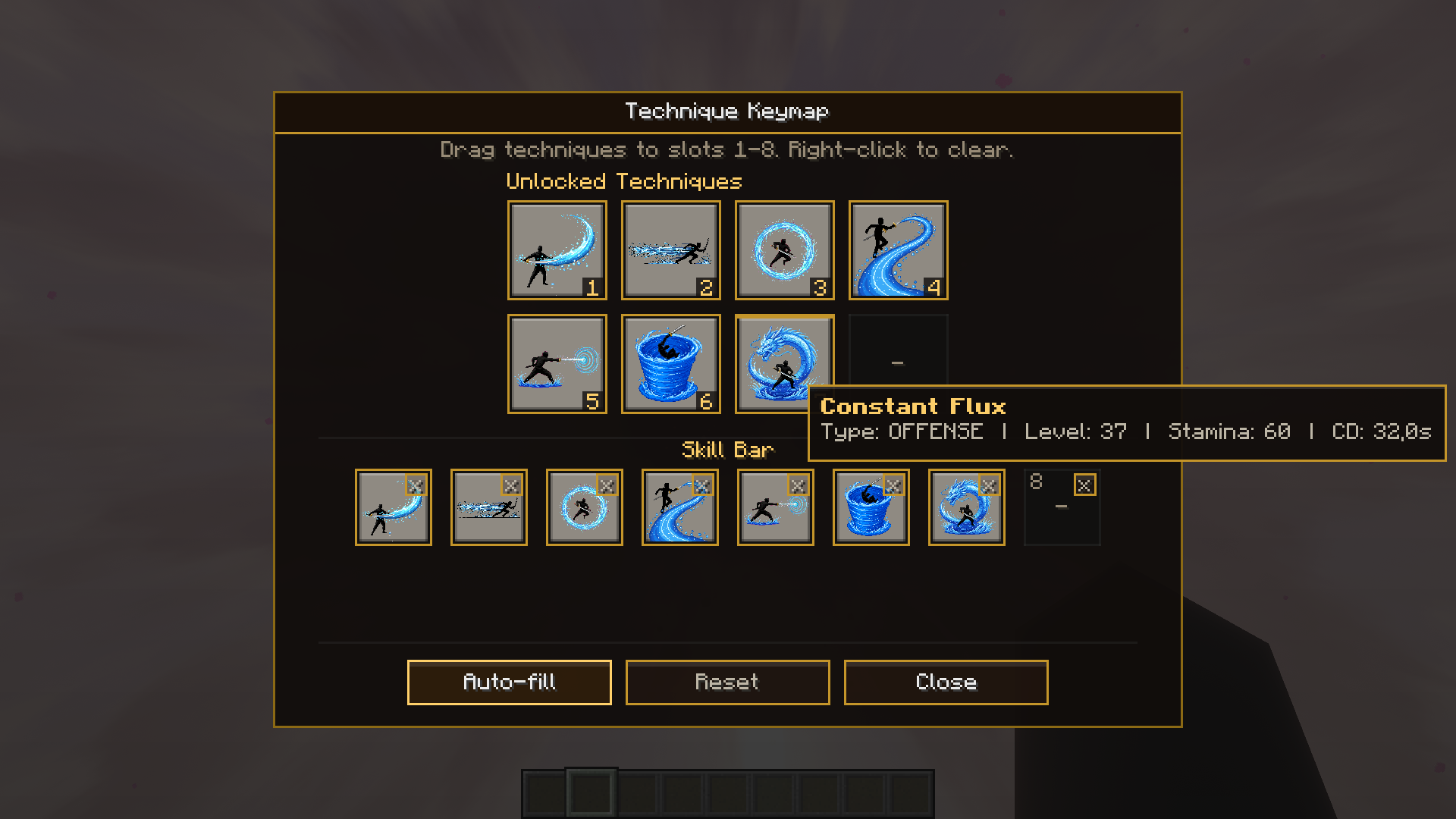
Task: Remove the water dash from the skill bar
Action: 511,485
